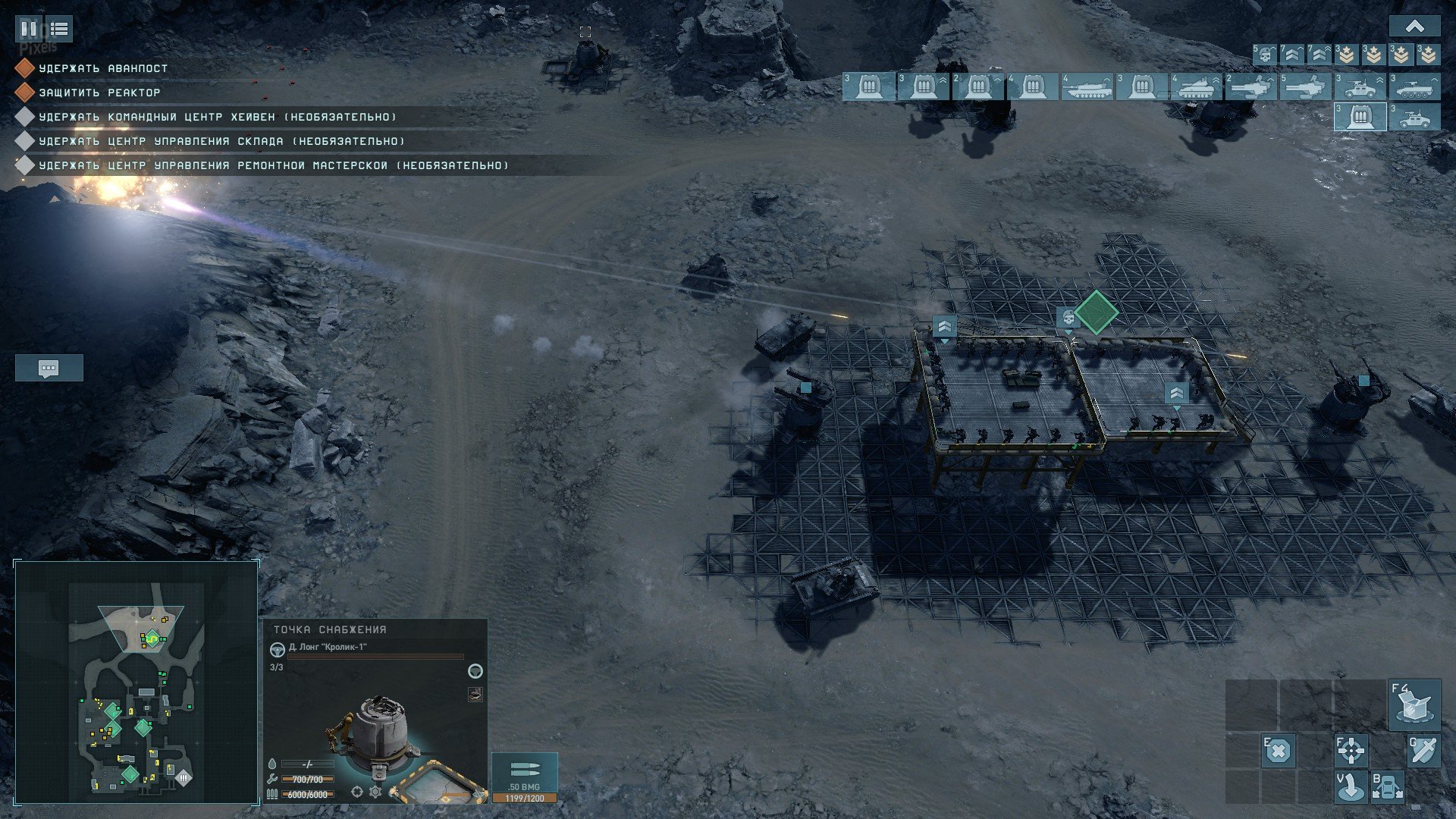Image resolution: width=1456 pixels, height=819 pixels.
Task: Select the skull-and-beret infantry squad icon
Action: point(1263,55)
